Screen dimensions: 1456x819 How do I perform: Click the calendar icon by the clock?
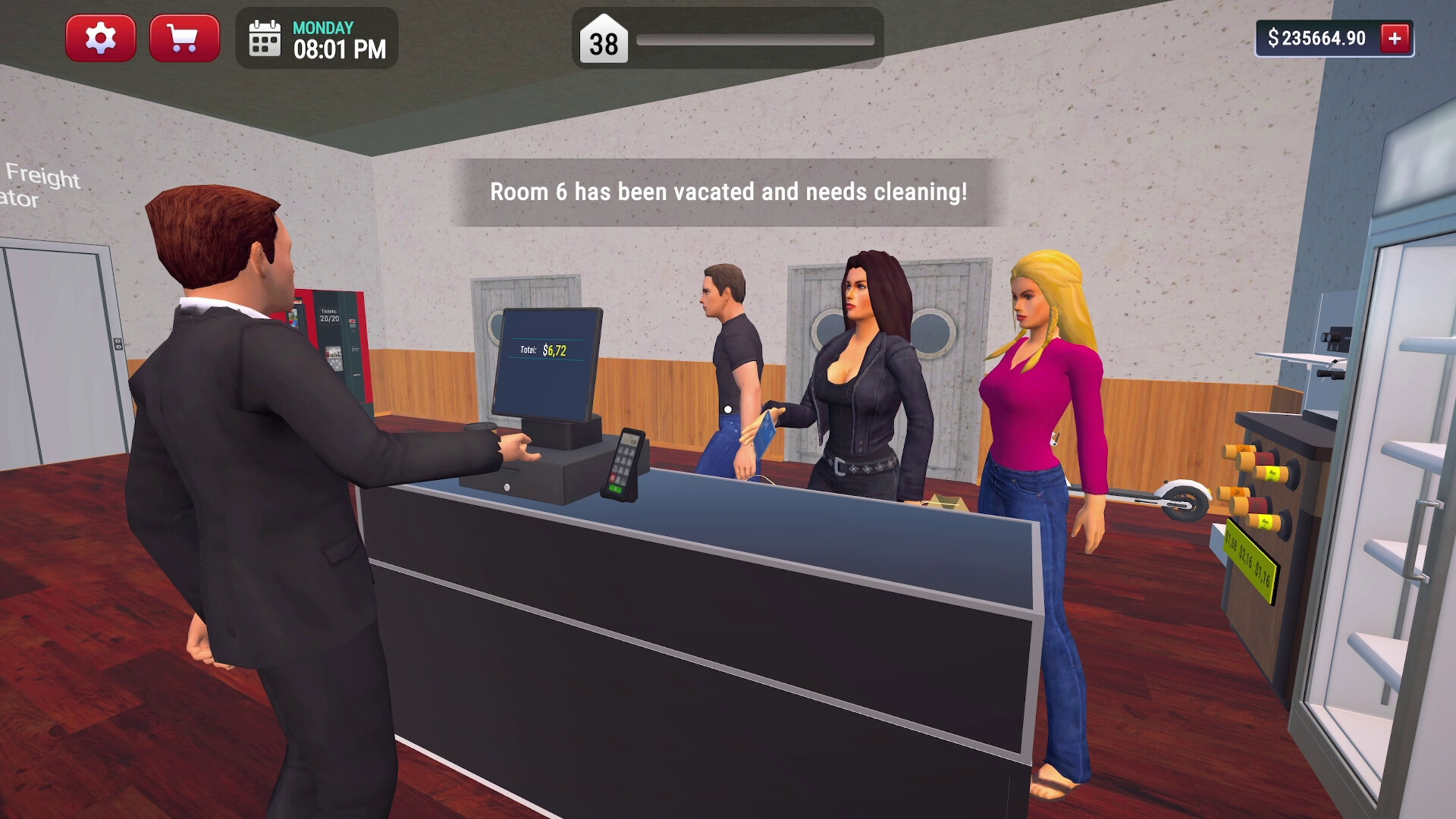click(264, 39)
